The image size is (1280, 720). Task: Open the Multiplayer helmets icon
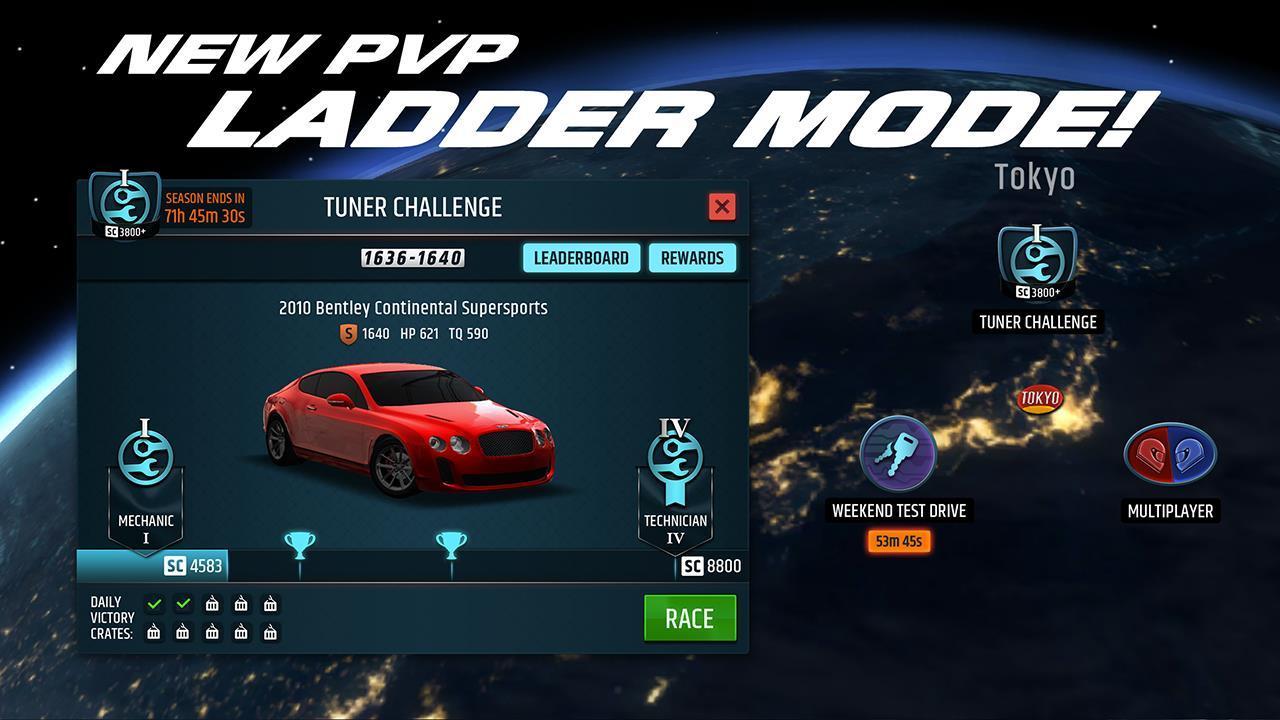(1170, 455)
